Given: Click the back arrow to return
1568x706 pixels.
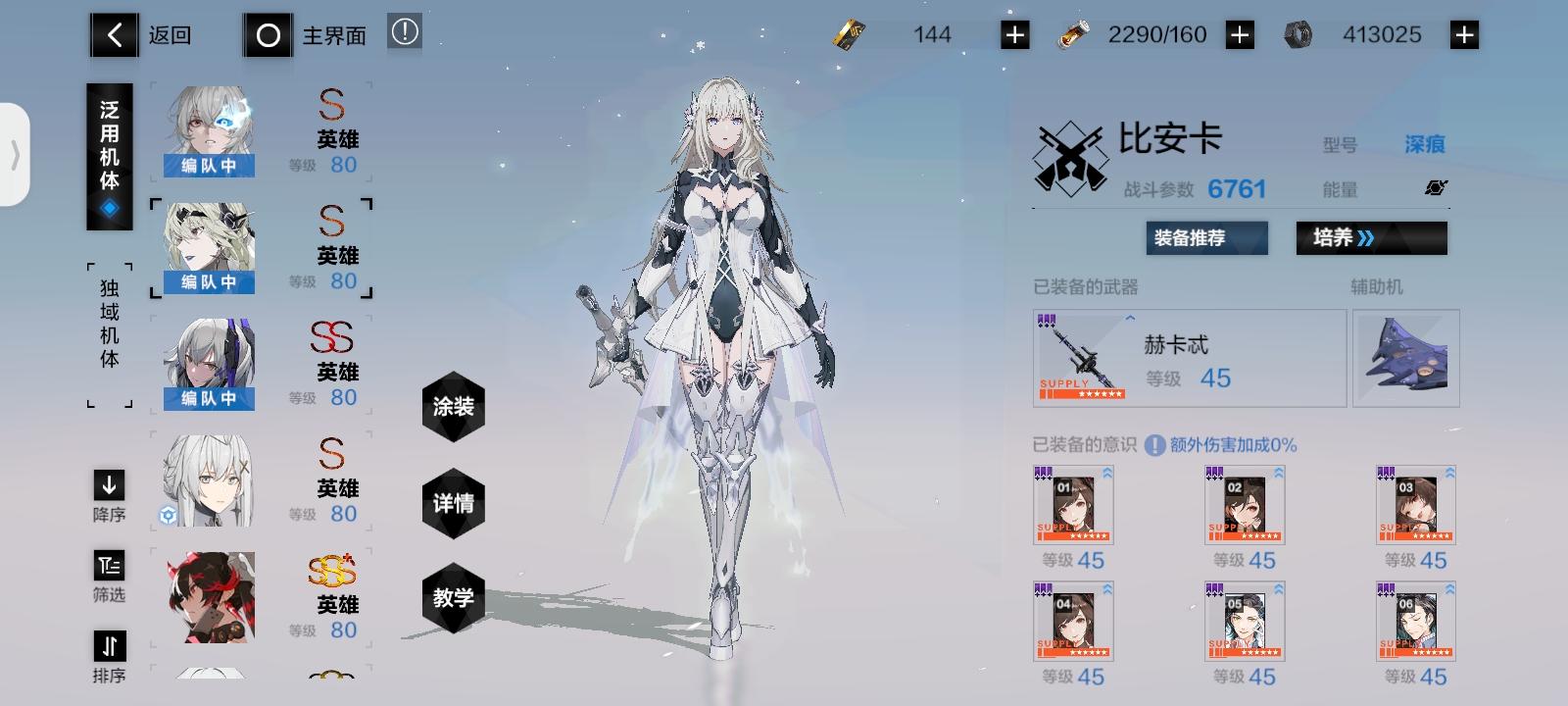Looking at the screenshot, I should tap(114, 34).
